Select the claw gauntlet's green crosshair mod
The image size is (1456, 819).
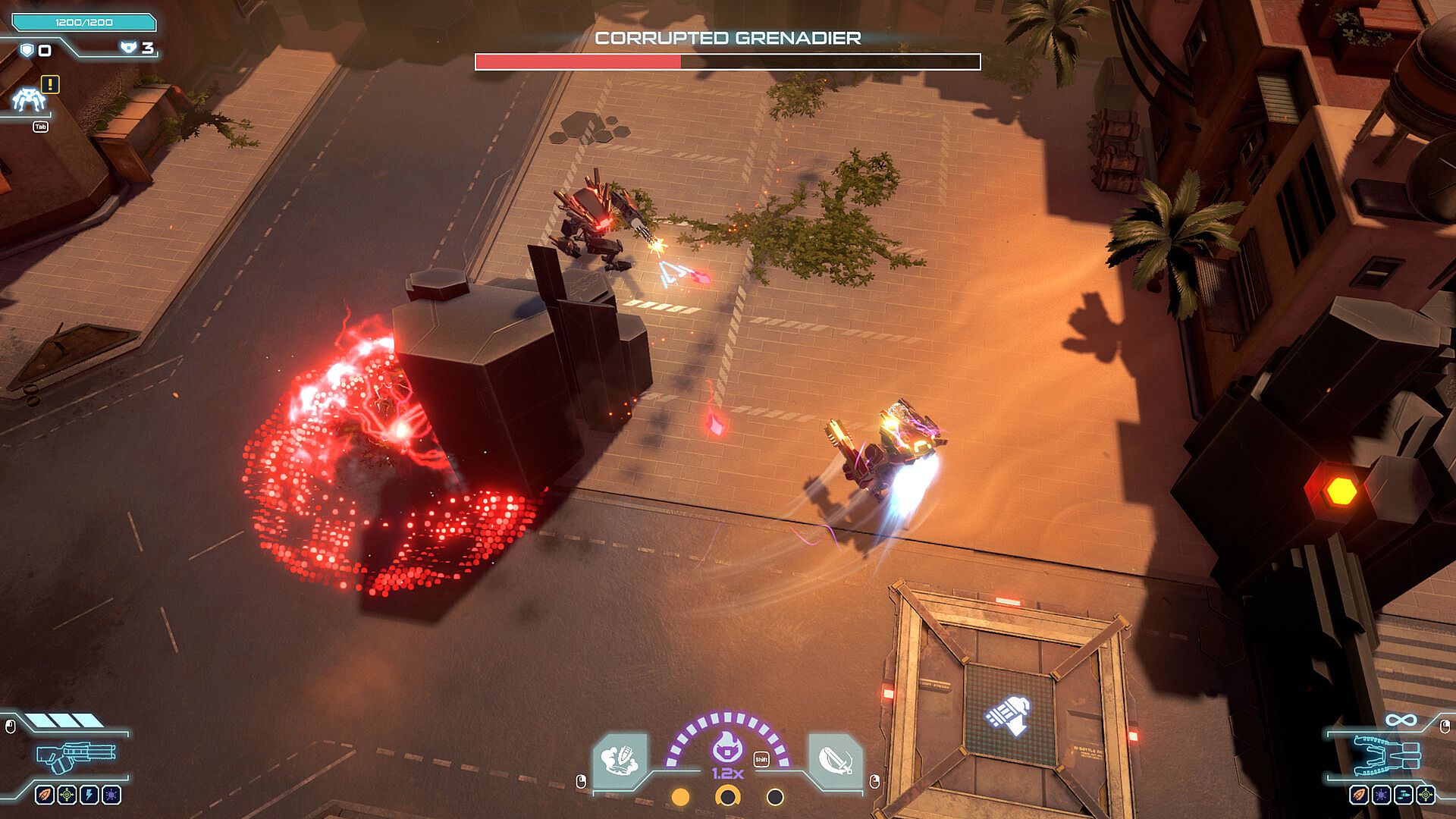(x=1426, y=795)
